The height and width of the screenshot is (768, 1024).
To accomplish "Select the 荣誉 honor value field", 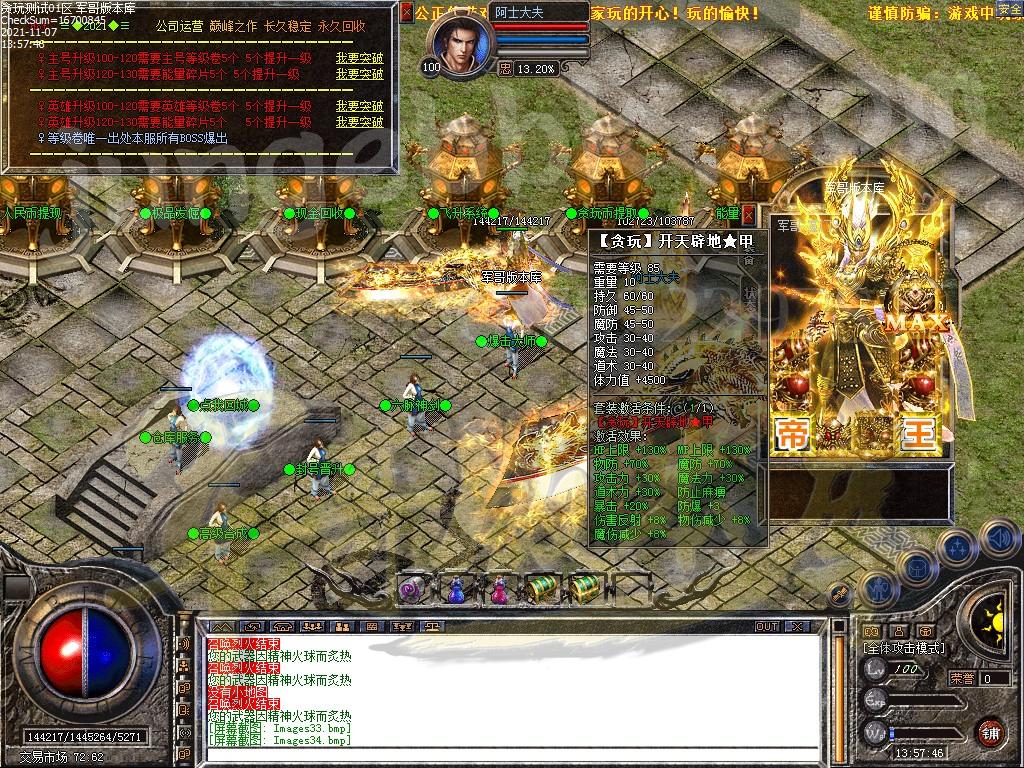I will pos(994,678).
